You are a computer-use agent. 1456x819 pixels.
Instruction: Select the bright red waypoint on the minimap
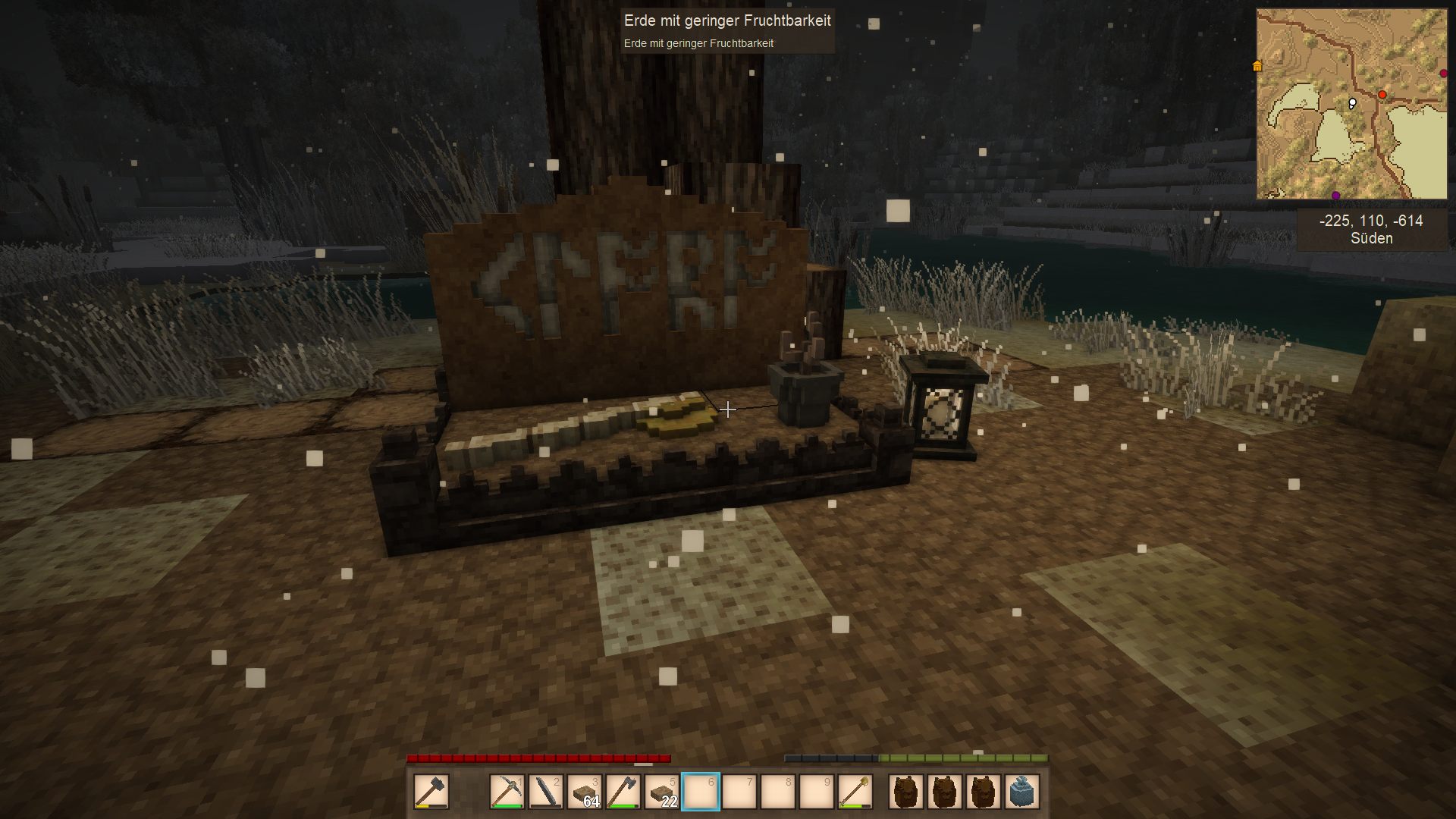click(x=1382, y=95)
